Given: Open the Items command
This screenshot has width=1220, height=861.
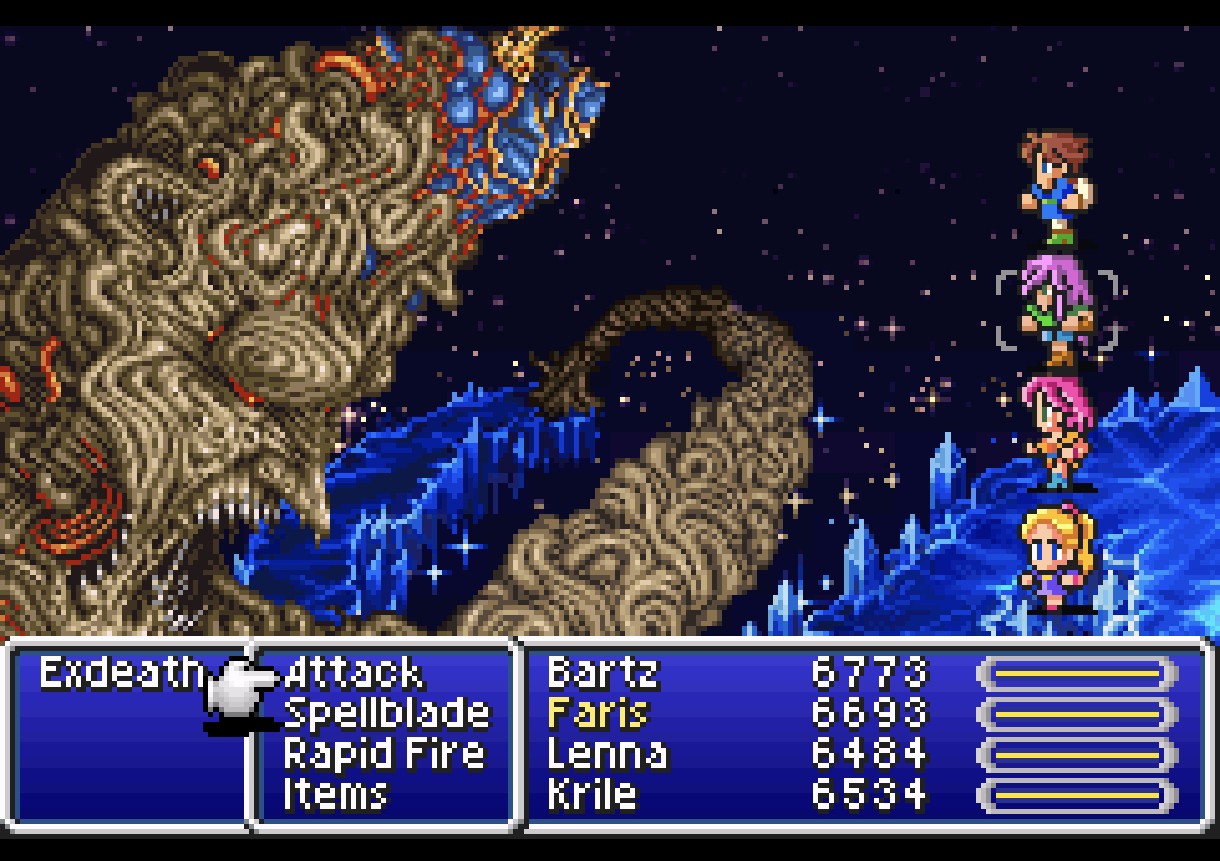Looking at the screenshot, I should coord(335,794).
